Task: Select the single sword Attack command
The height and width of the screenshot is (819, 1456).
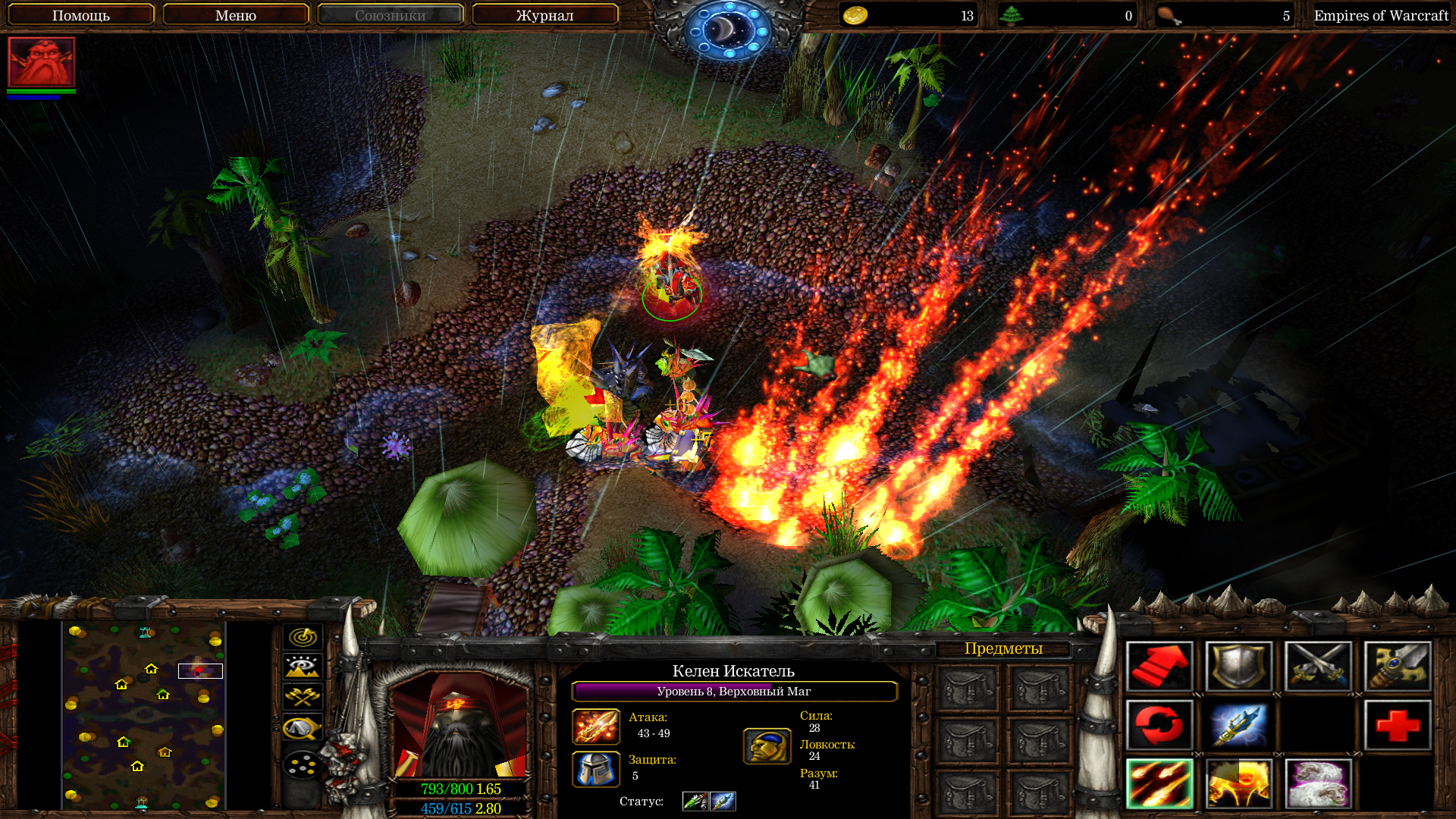Action: [x=1398, y=667]
